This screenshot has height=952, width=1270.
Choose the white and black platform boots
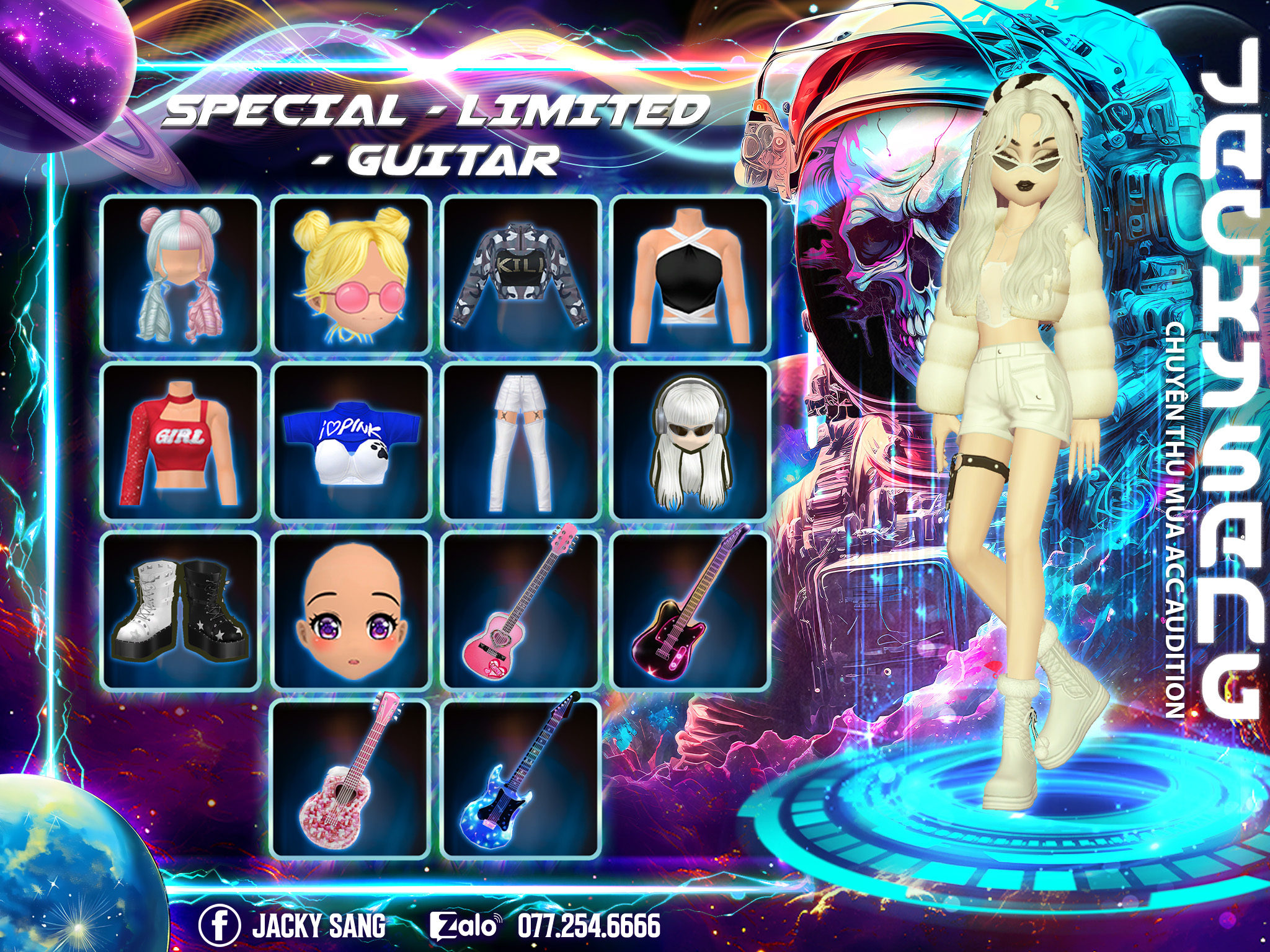[x=180, y=610]
